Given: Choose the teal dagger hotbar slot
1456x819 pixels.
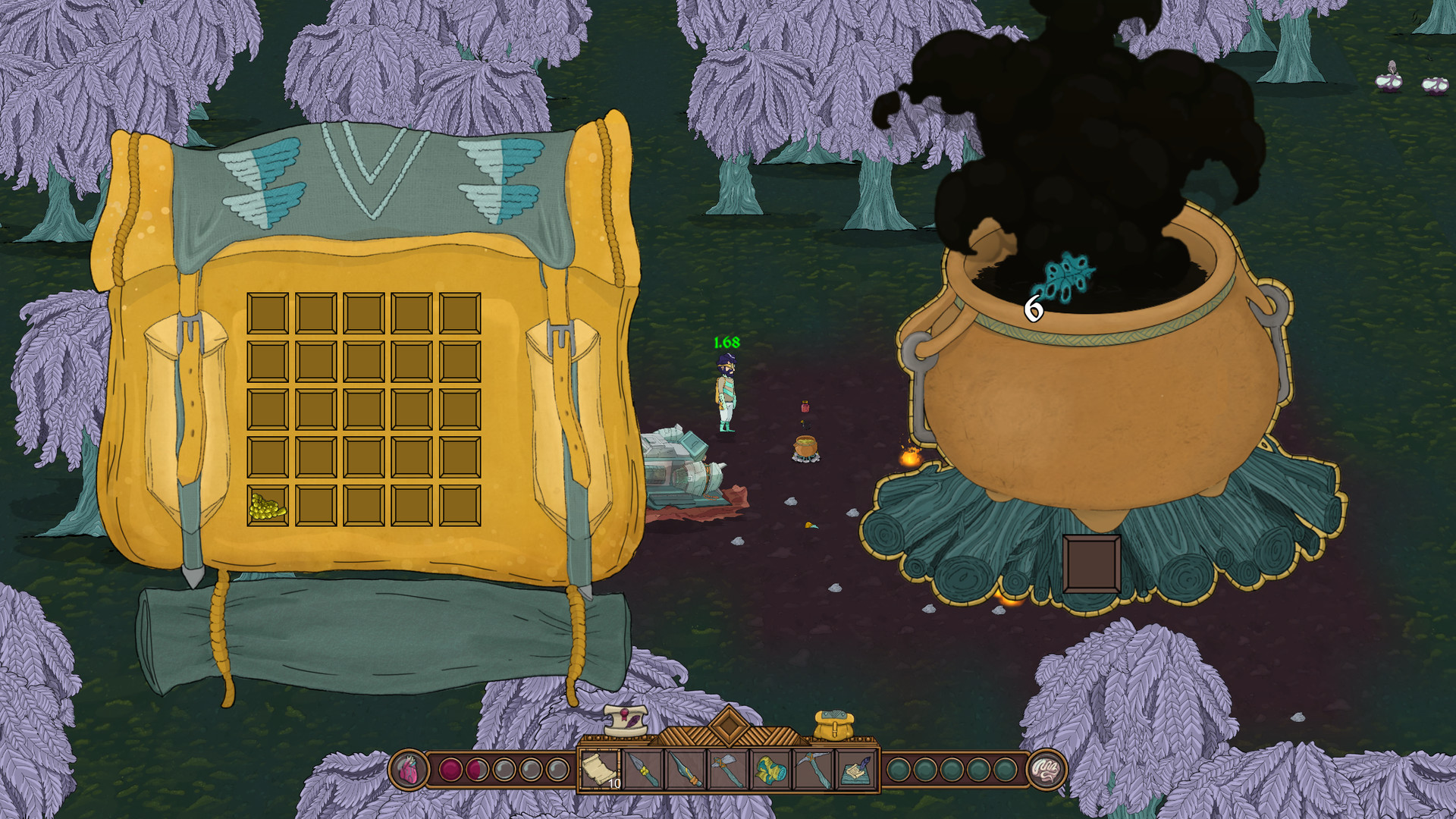Looking at the screenshot, I should coord(686,770).
